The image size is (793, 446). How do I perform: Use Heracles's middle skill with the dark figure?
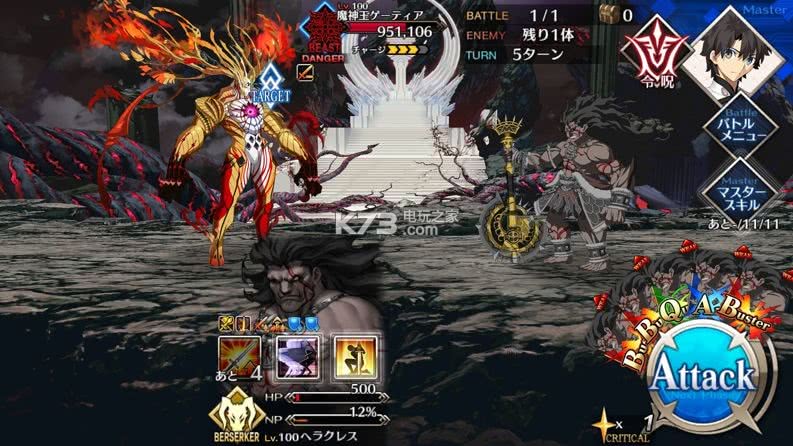click(296, 355)
